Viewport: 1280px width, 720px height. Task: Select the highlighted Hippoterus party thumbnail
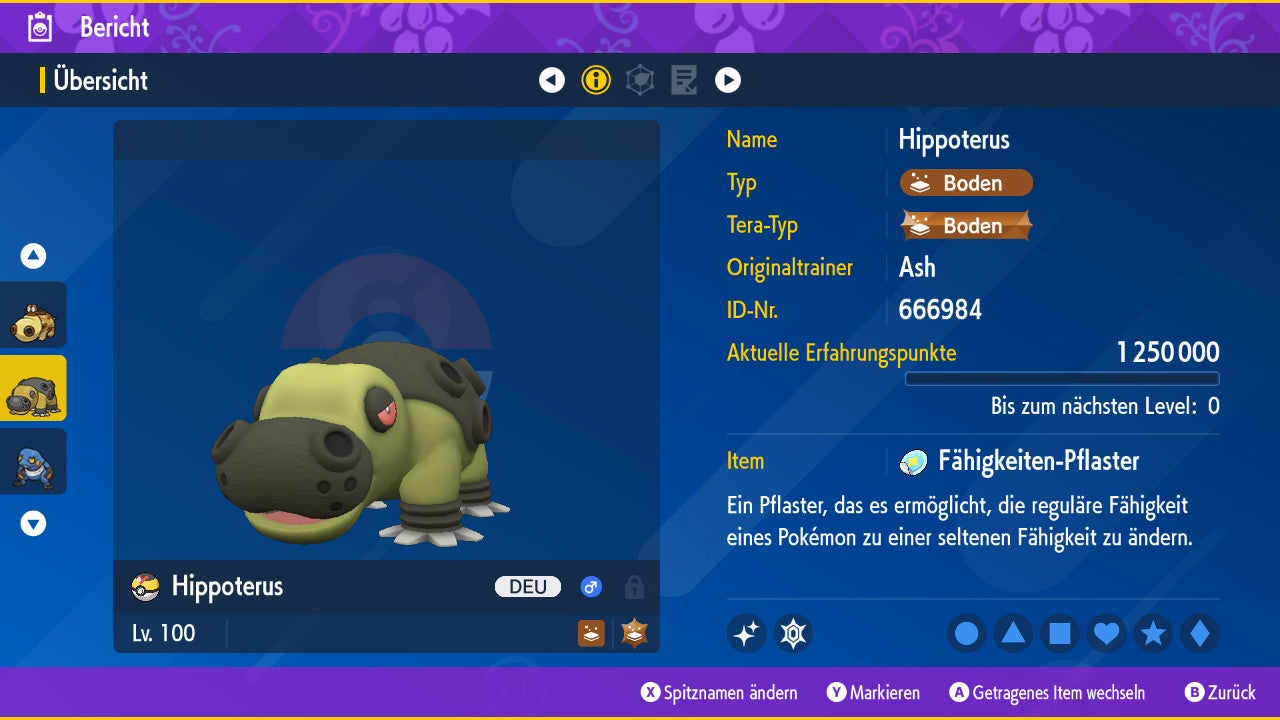pos(33,388)
